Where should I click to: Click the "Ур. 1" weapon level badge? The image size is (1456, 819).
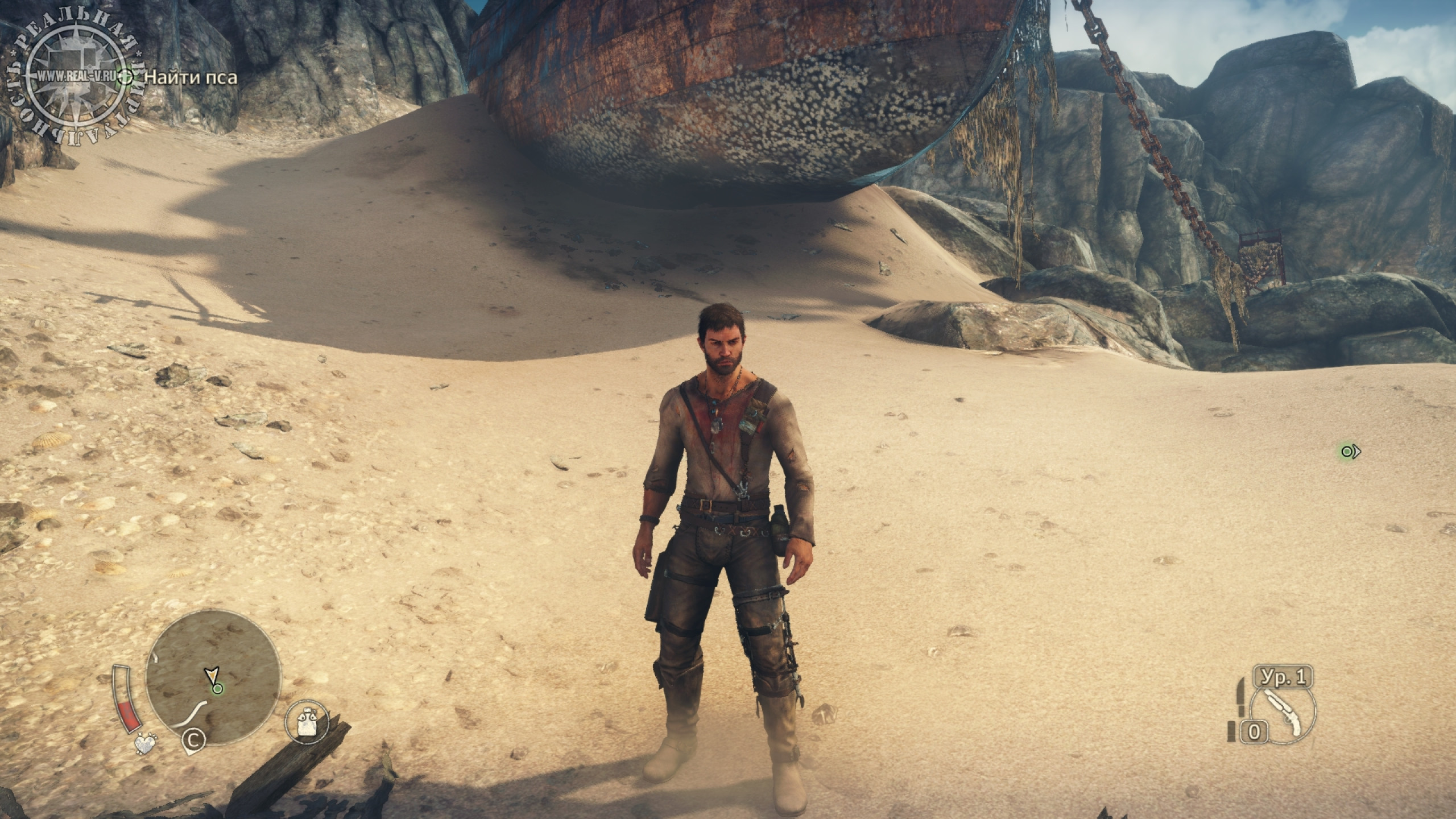click(x=1285, y=677)
